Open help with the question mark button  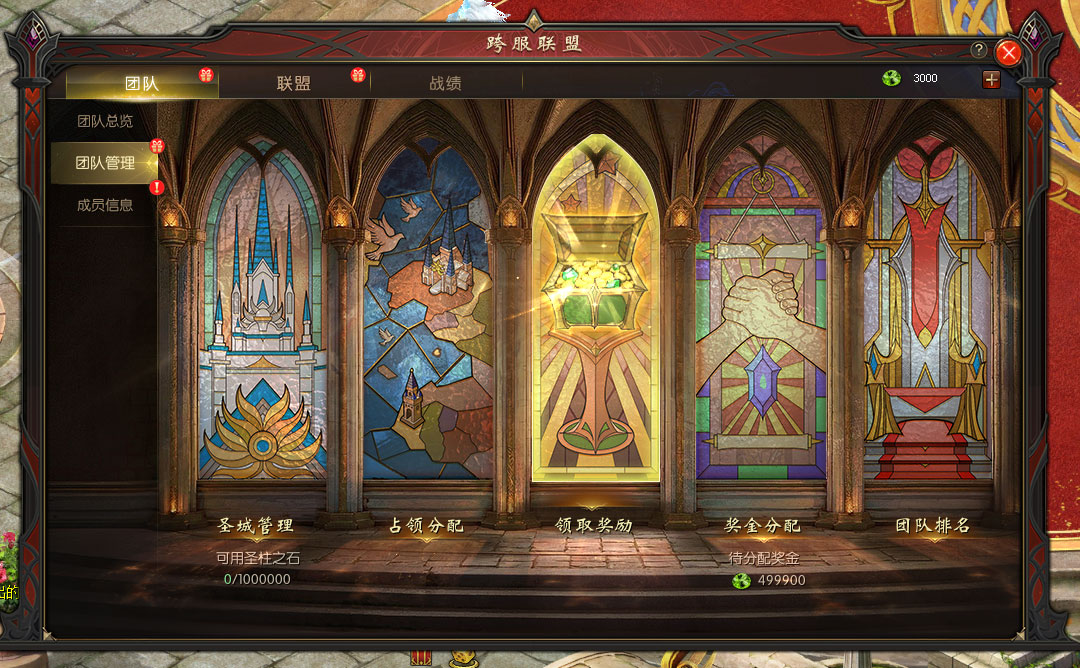979,50
